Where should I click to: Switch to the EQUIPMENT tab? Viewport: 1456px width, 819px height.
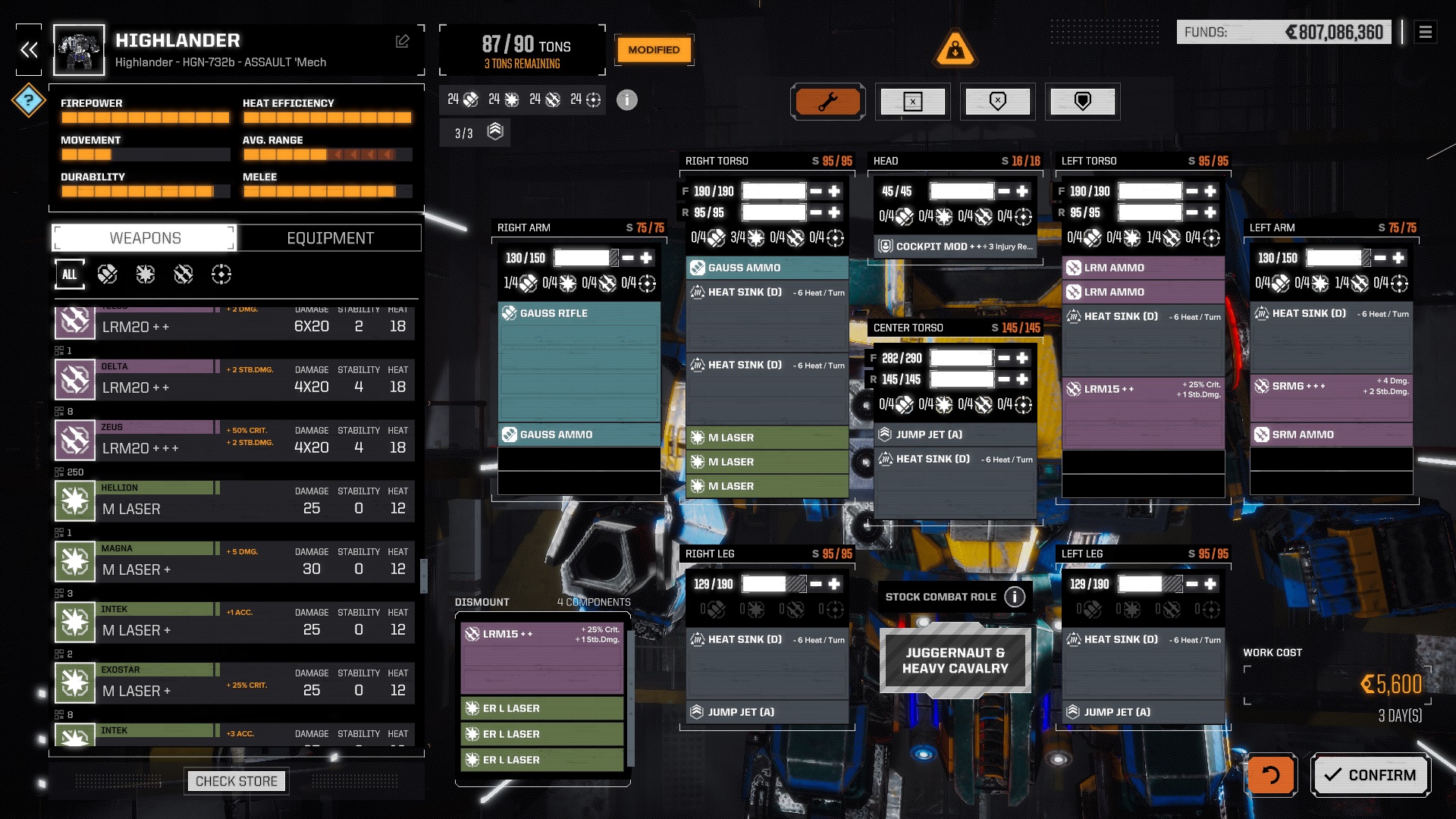point(329,237)
